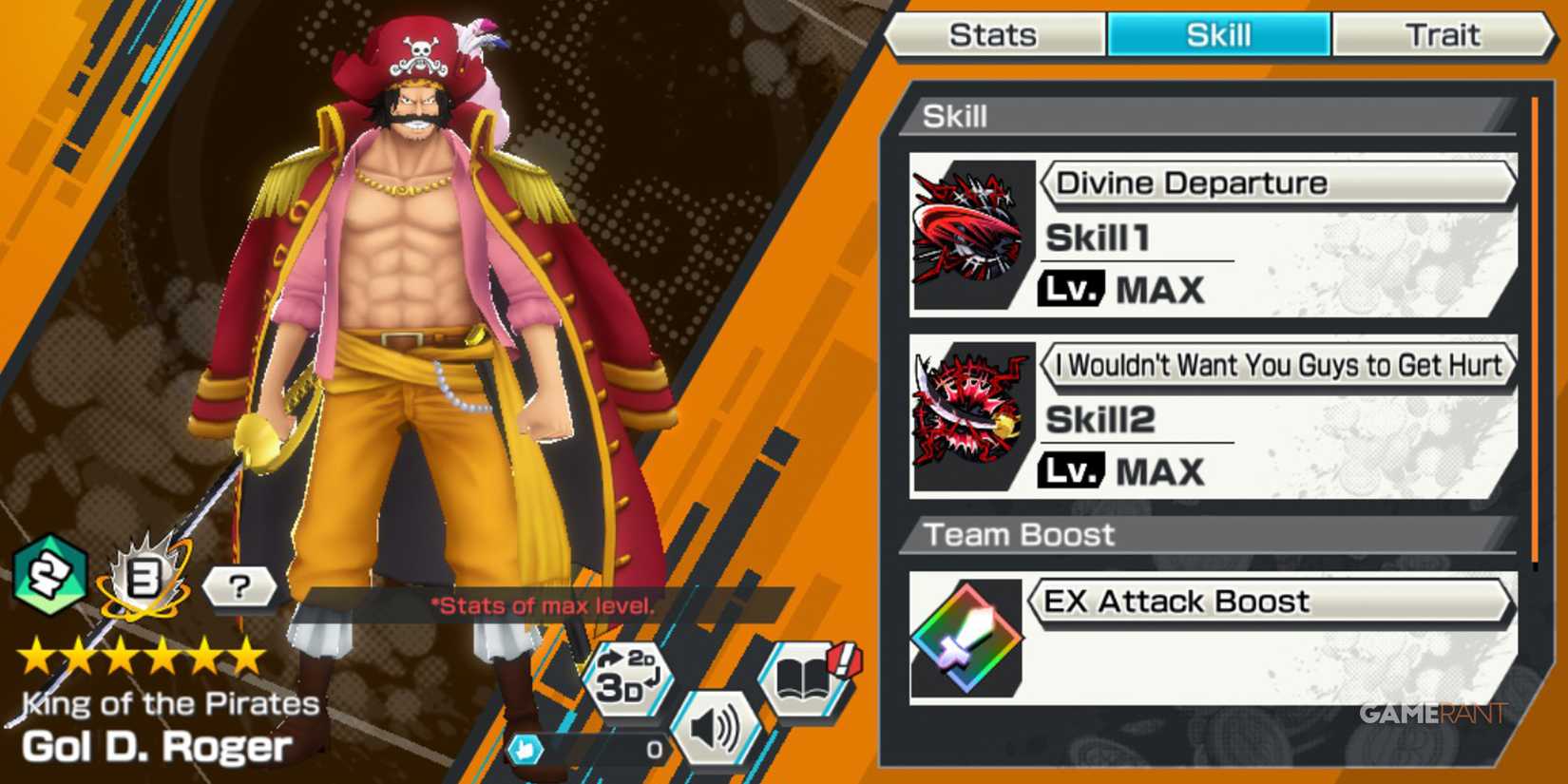The image size is (1568, 784).
Task: Click the like counter showing 0
Action: coord(653,749)
